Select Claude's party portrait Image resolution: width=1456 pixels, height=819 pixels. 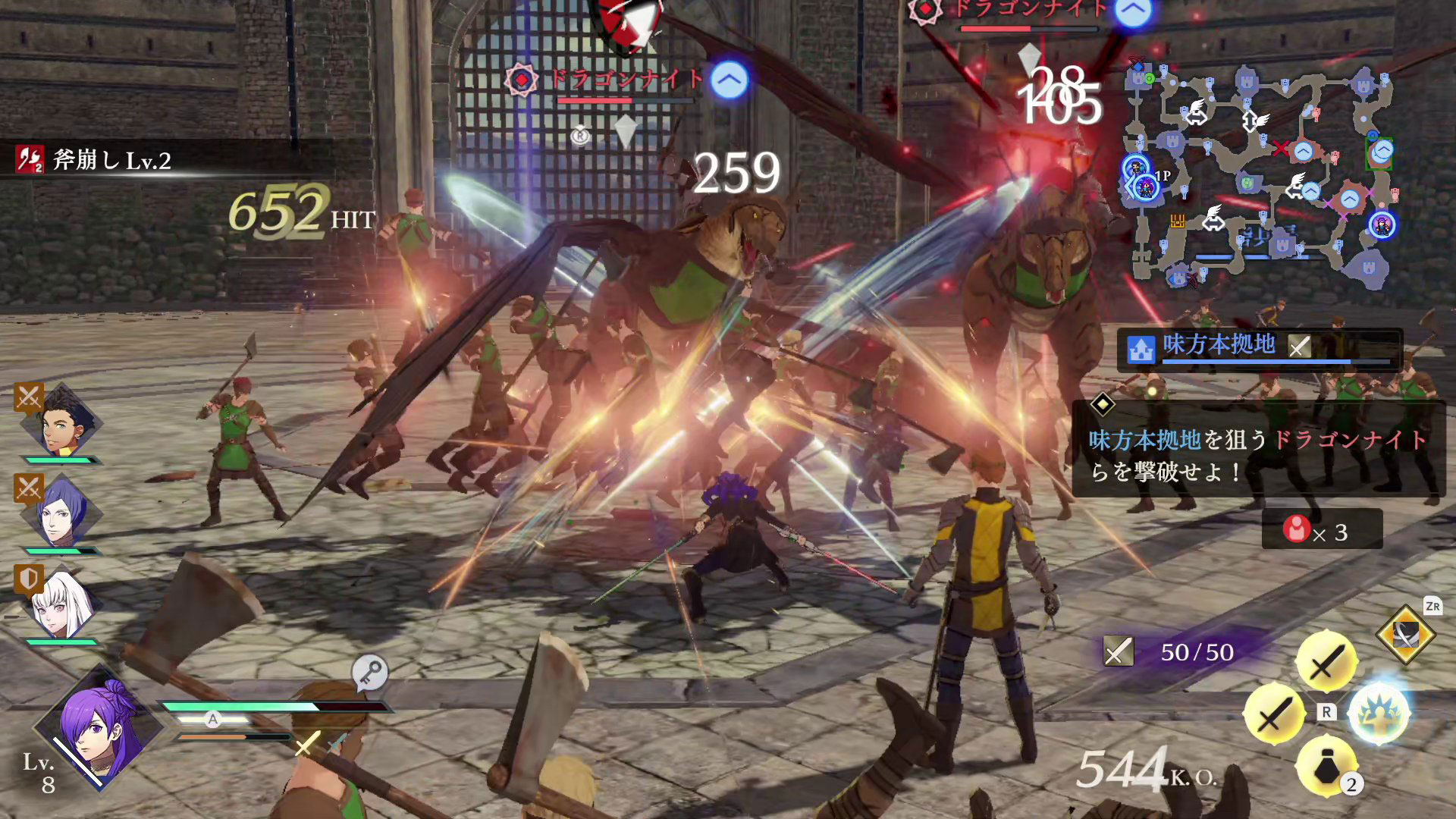click(61, 425)
